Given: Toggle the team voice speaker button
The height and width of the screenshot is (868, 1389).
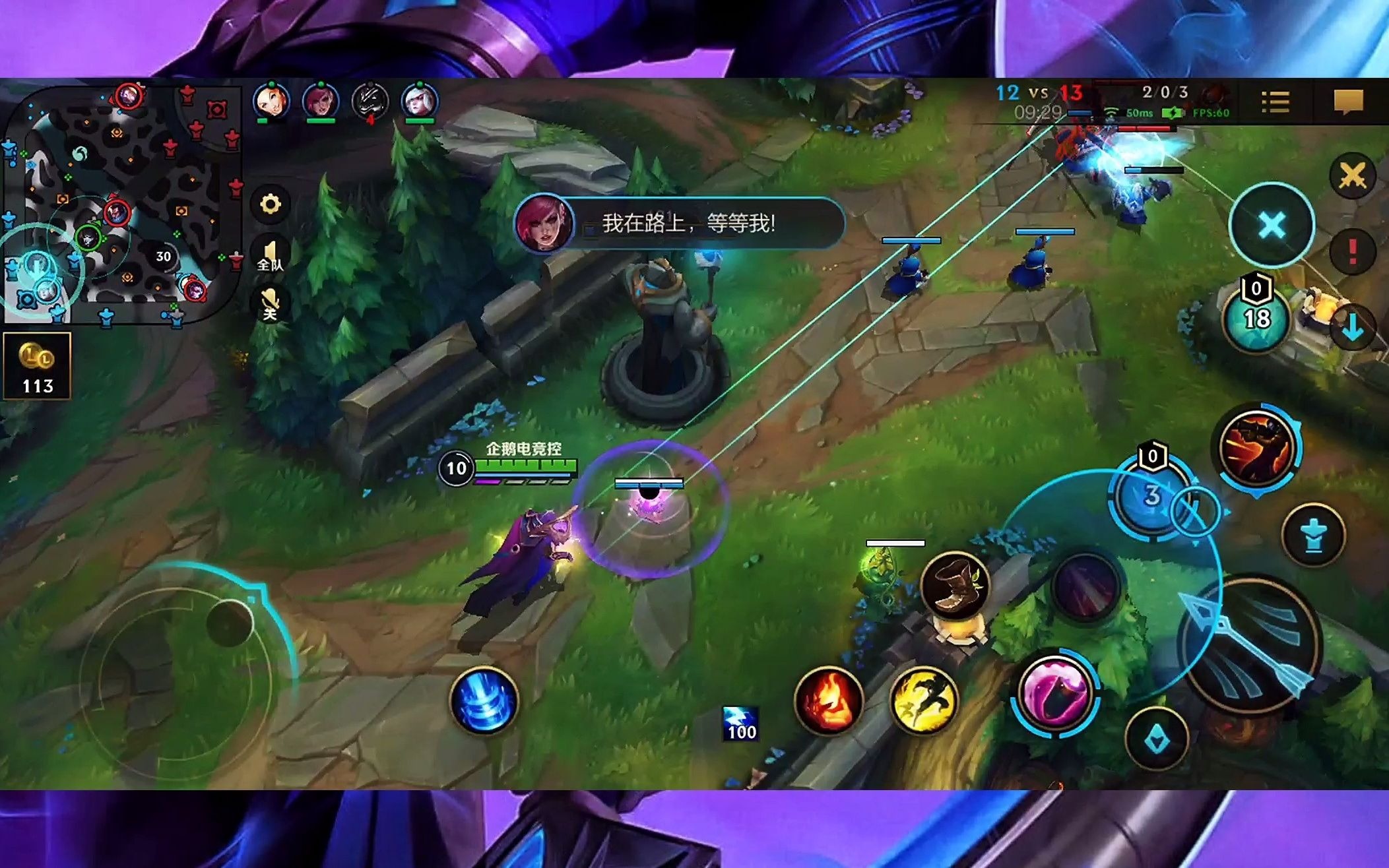Looking at the screenshot, I should coord(270,255).
